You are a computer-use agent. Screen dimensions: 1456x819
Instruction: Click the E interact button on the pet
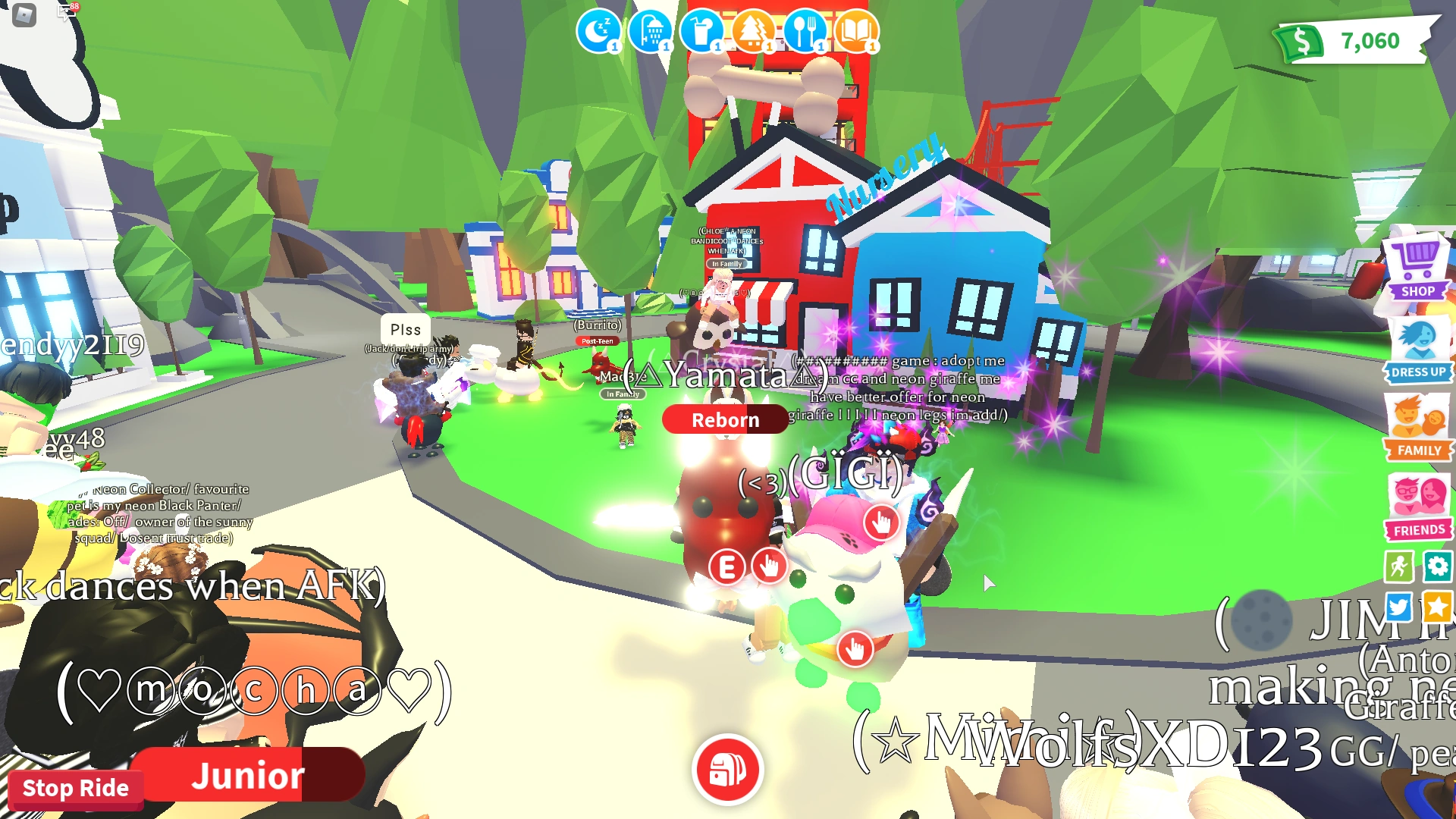pyautogui.click(x=726, y=566)
